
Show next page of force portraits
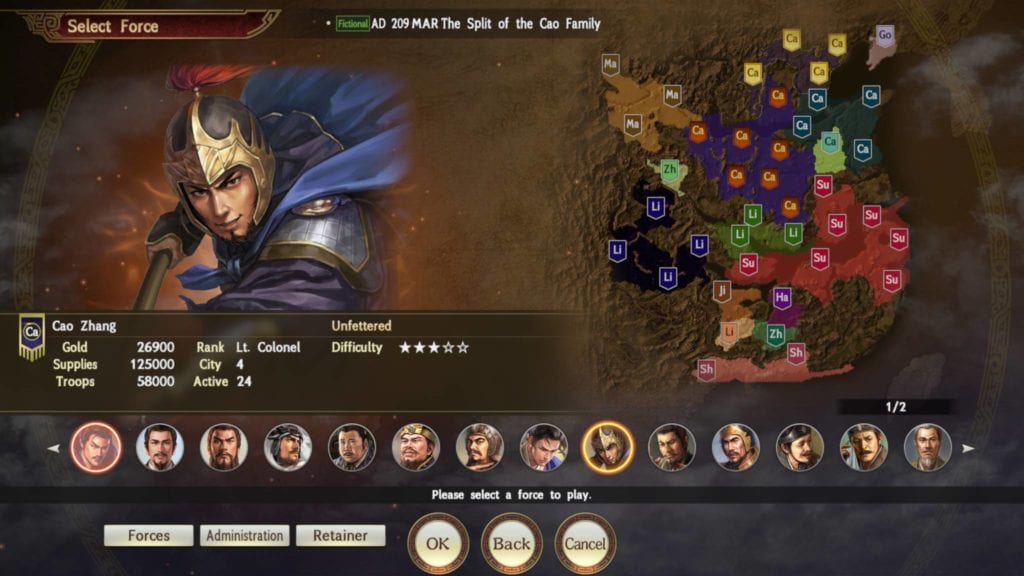coord(967,448)
